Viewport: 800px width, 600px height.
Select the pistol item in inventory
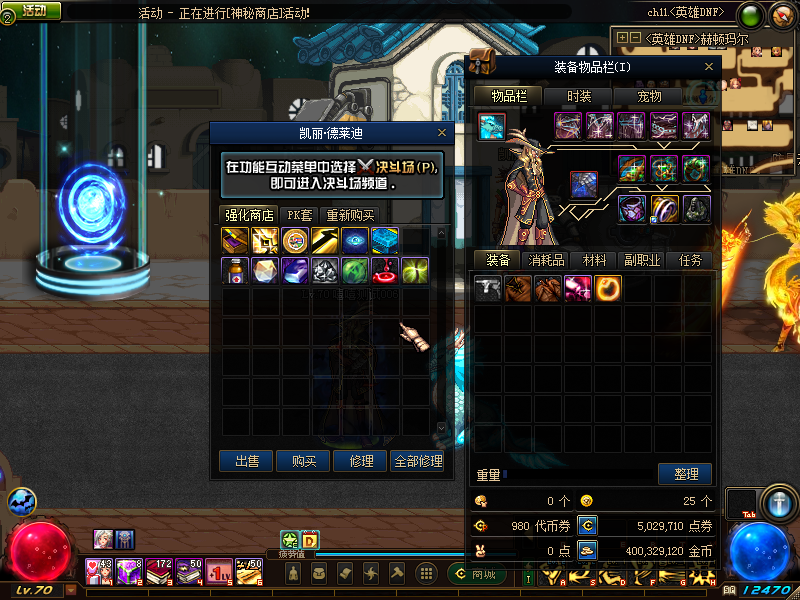click(488, 289)
